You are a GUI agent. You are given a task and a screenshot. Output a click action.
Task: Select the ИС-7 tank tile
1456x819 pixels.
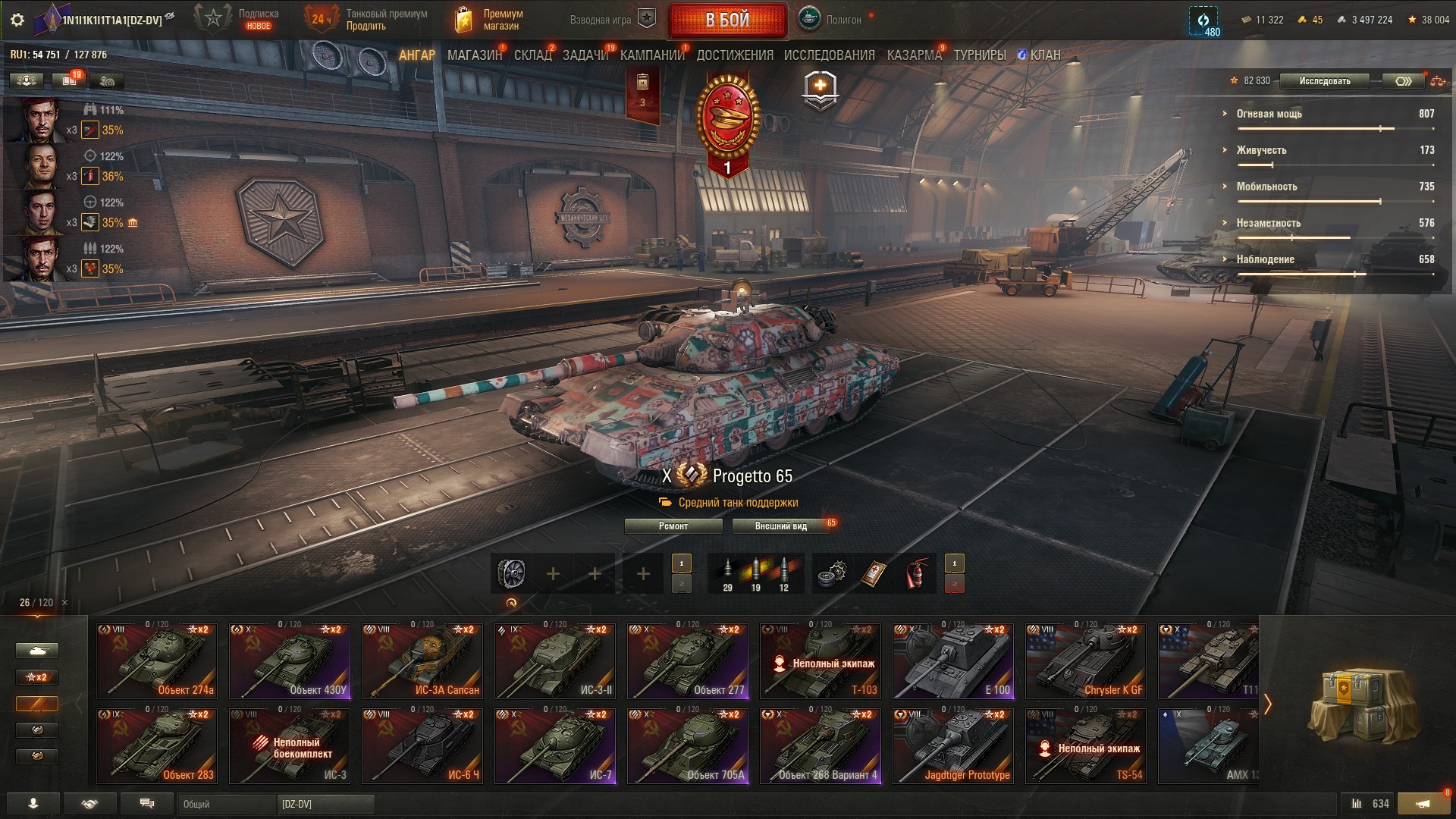(555, 745)
